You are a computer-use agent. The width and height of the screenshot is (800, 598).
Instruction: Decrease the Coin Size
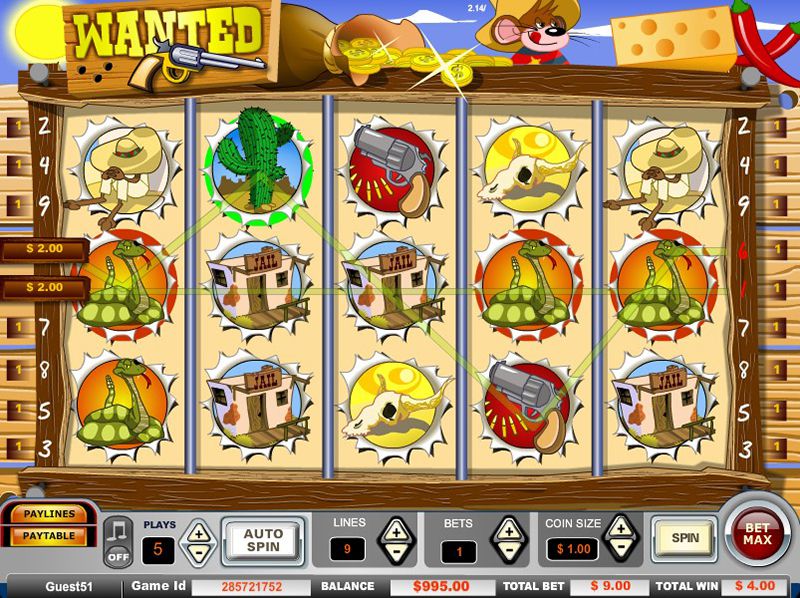[x=620, y=549]
